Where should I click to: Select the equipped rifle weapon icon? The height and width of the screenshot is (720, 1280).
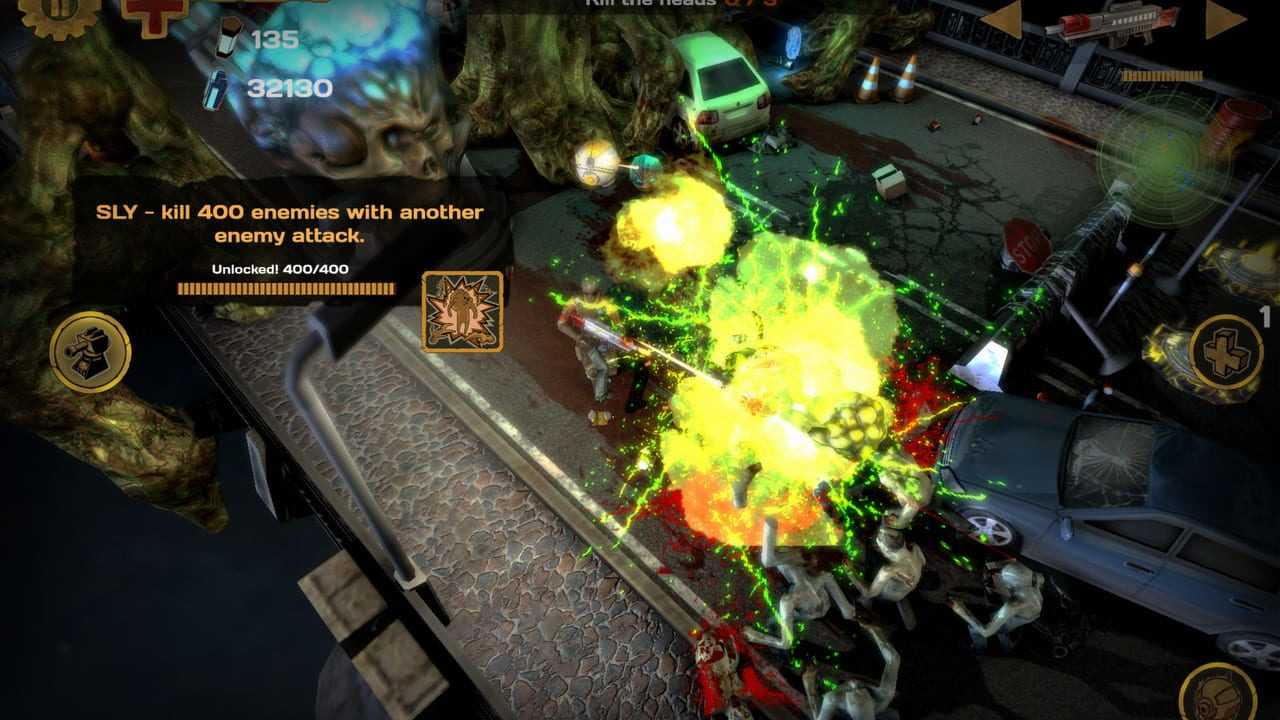click(x=1111, y=22)
